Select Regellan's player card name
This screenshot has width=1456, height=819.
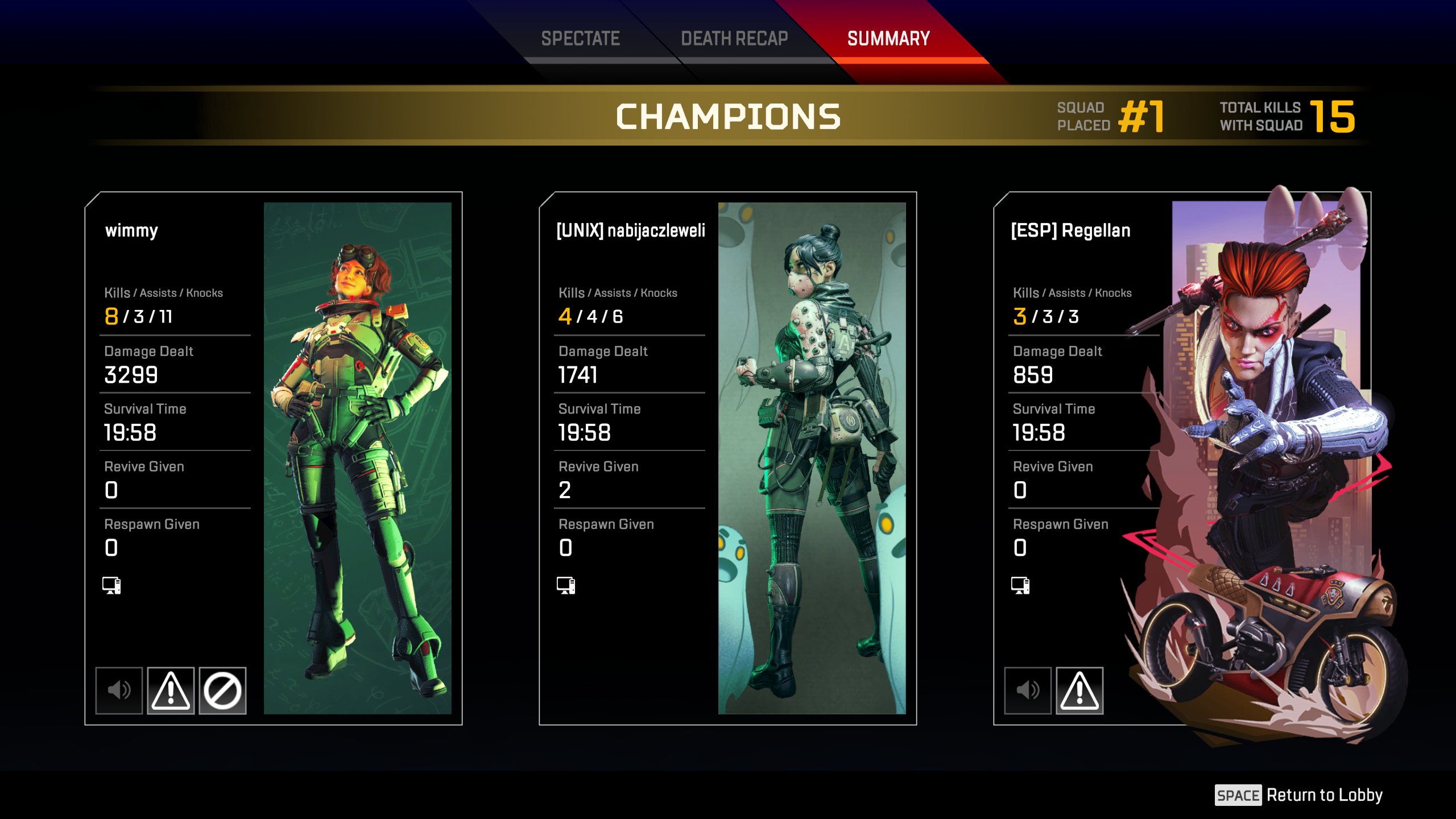(1070, 230)
